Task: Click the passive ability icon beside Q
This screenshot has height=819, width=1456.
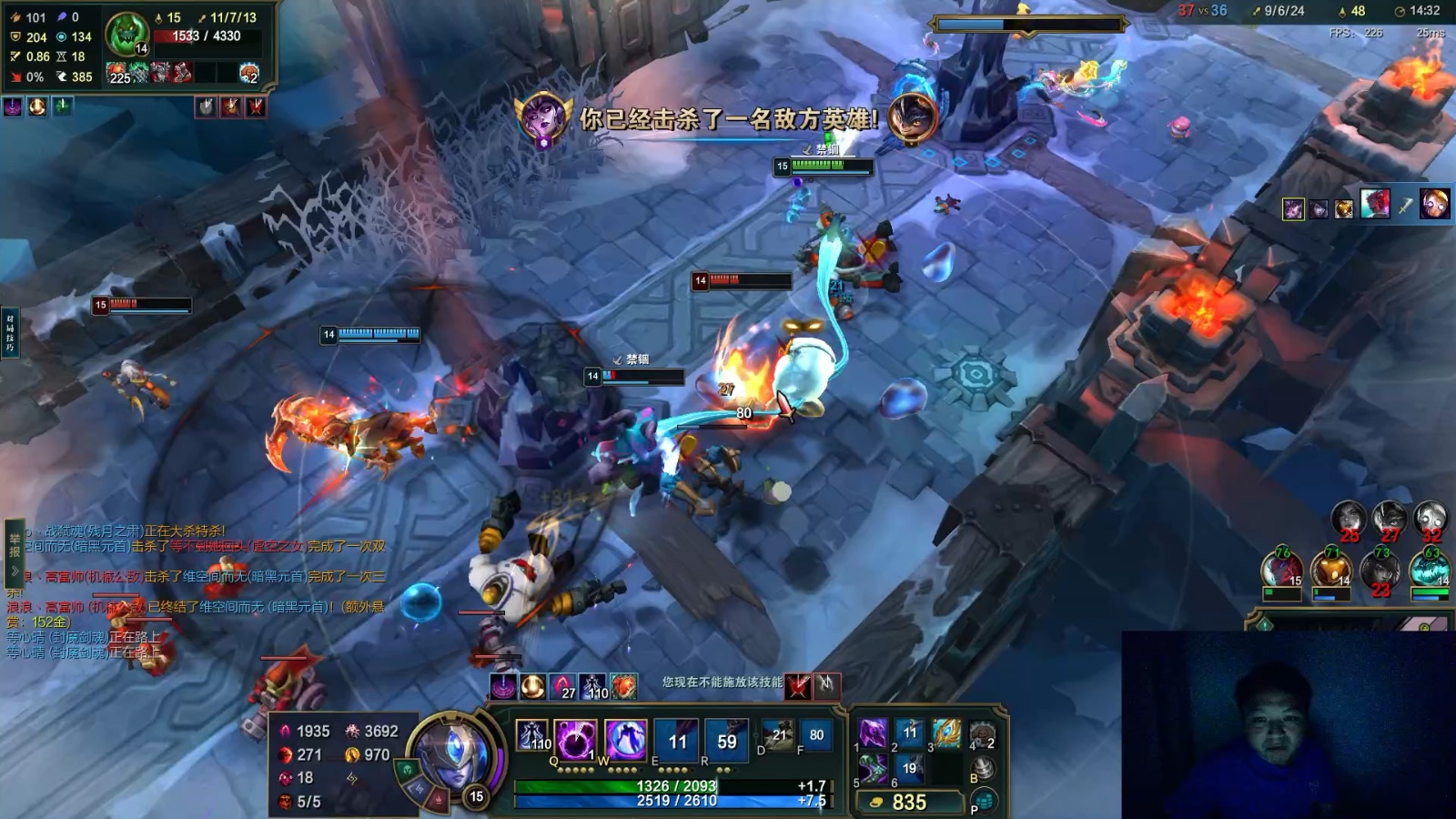Action: [532, 735]
